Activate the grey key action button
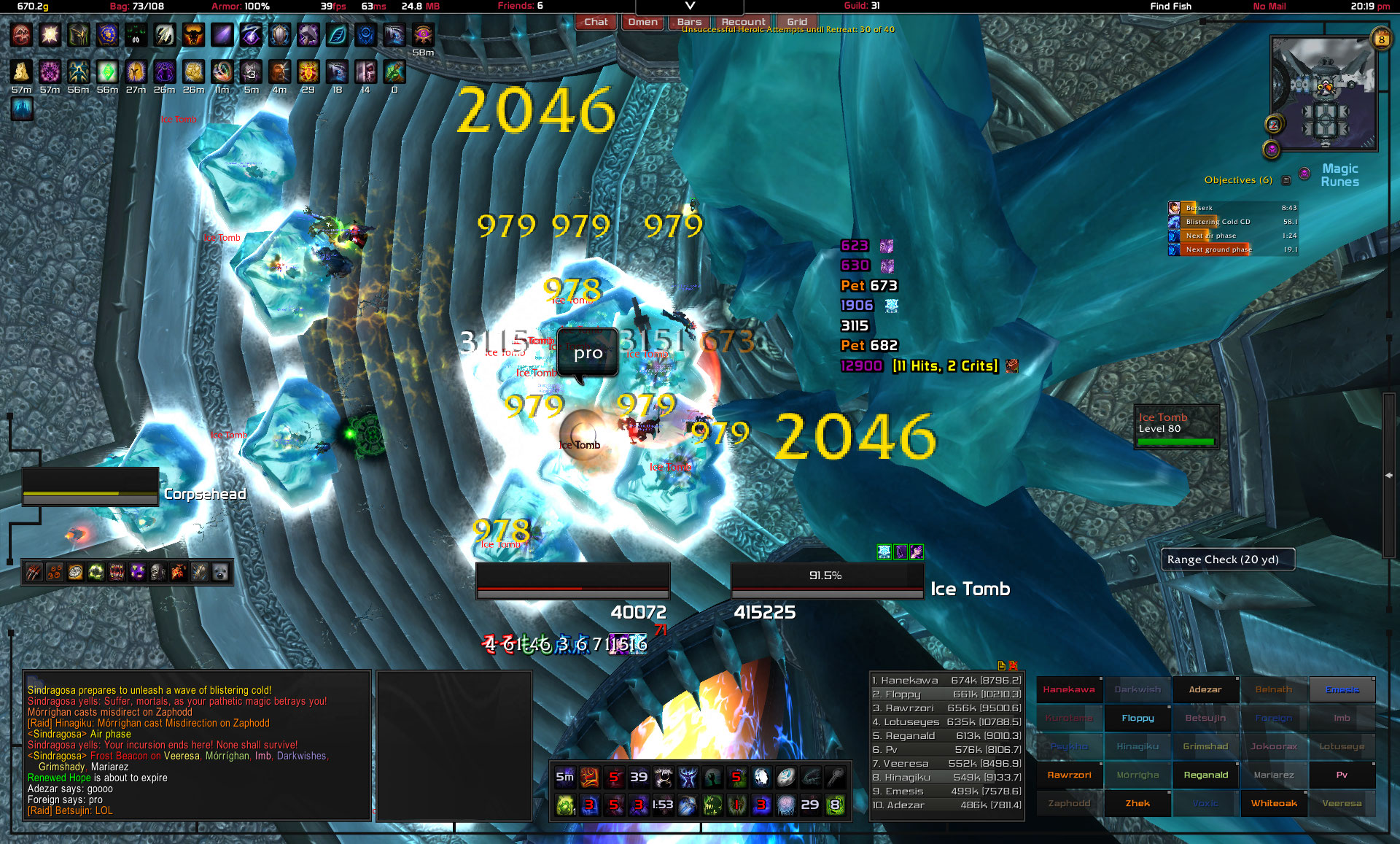Screen dimensions: 1400x844 835,778
